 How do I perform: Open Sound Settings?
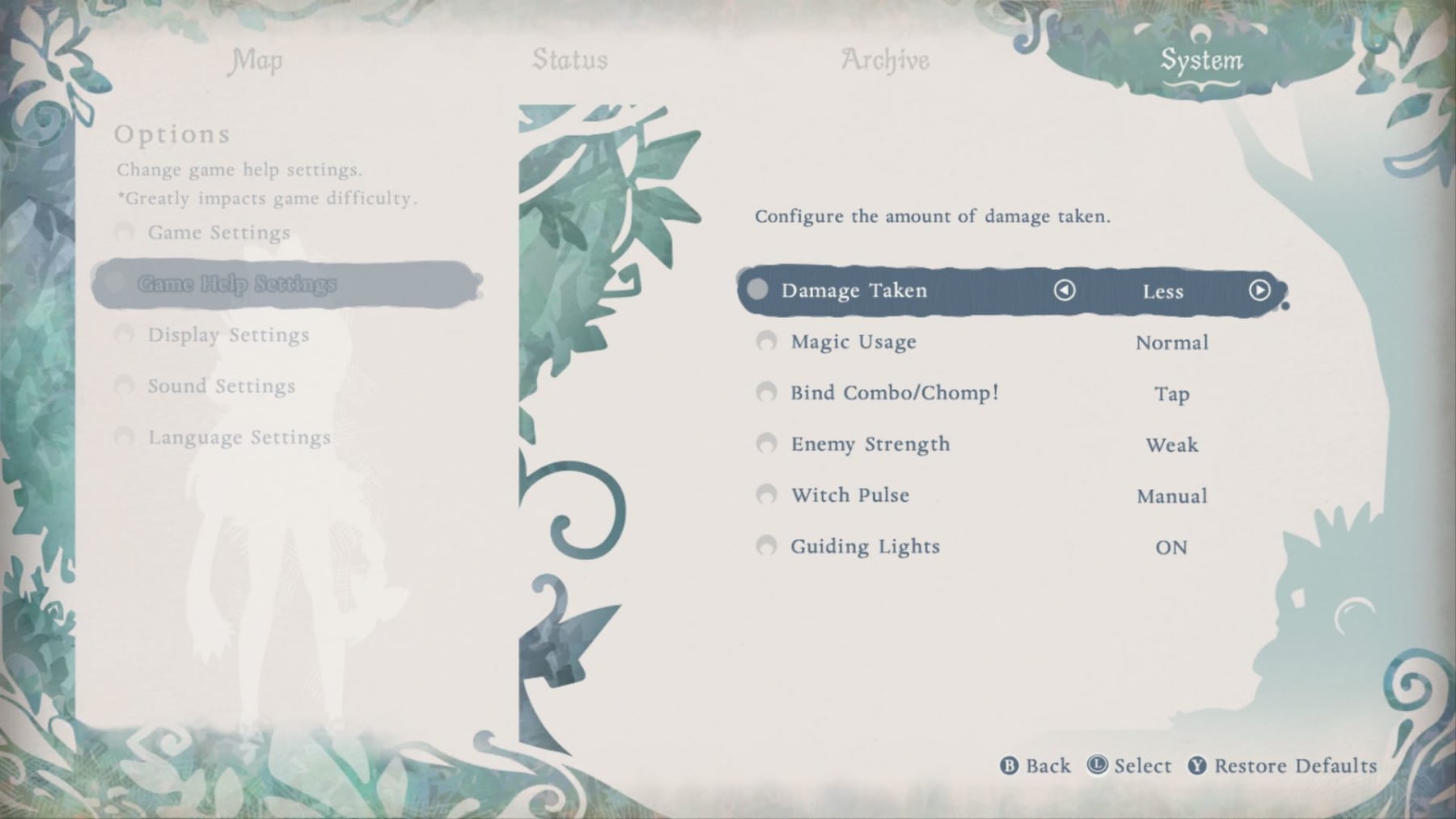click(221, 386)
